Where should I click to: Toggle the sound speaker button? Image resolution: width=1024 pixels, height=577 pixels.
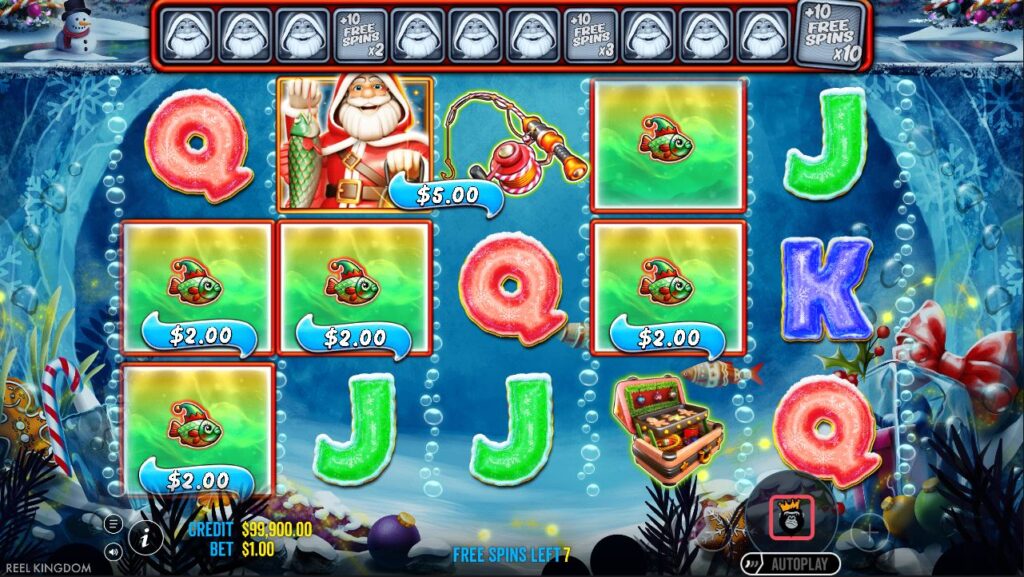coord(114,549)
